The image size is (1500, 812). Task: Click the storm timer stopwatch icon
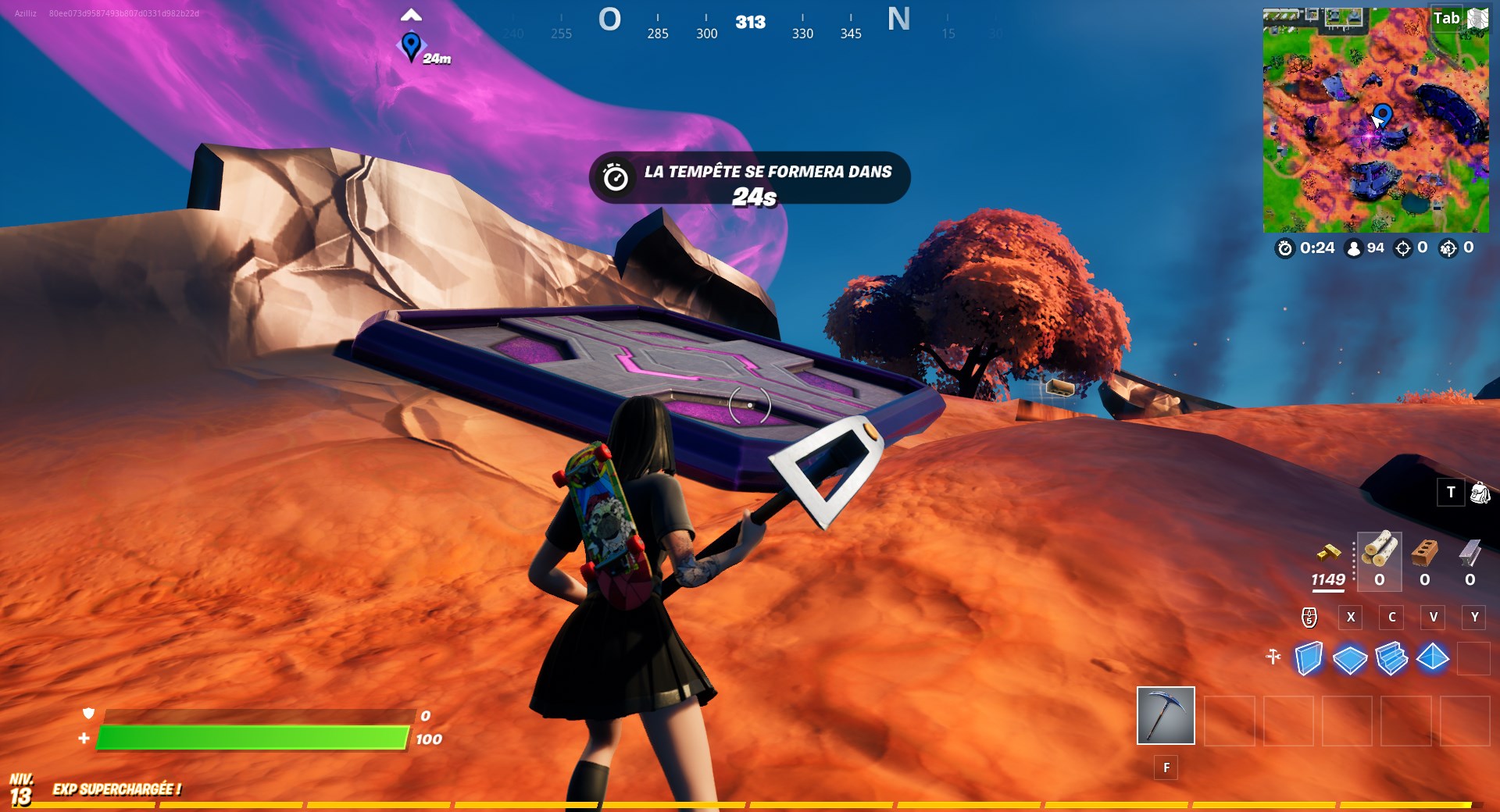pos(1285,248)
